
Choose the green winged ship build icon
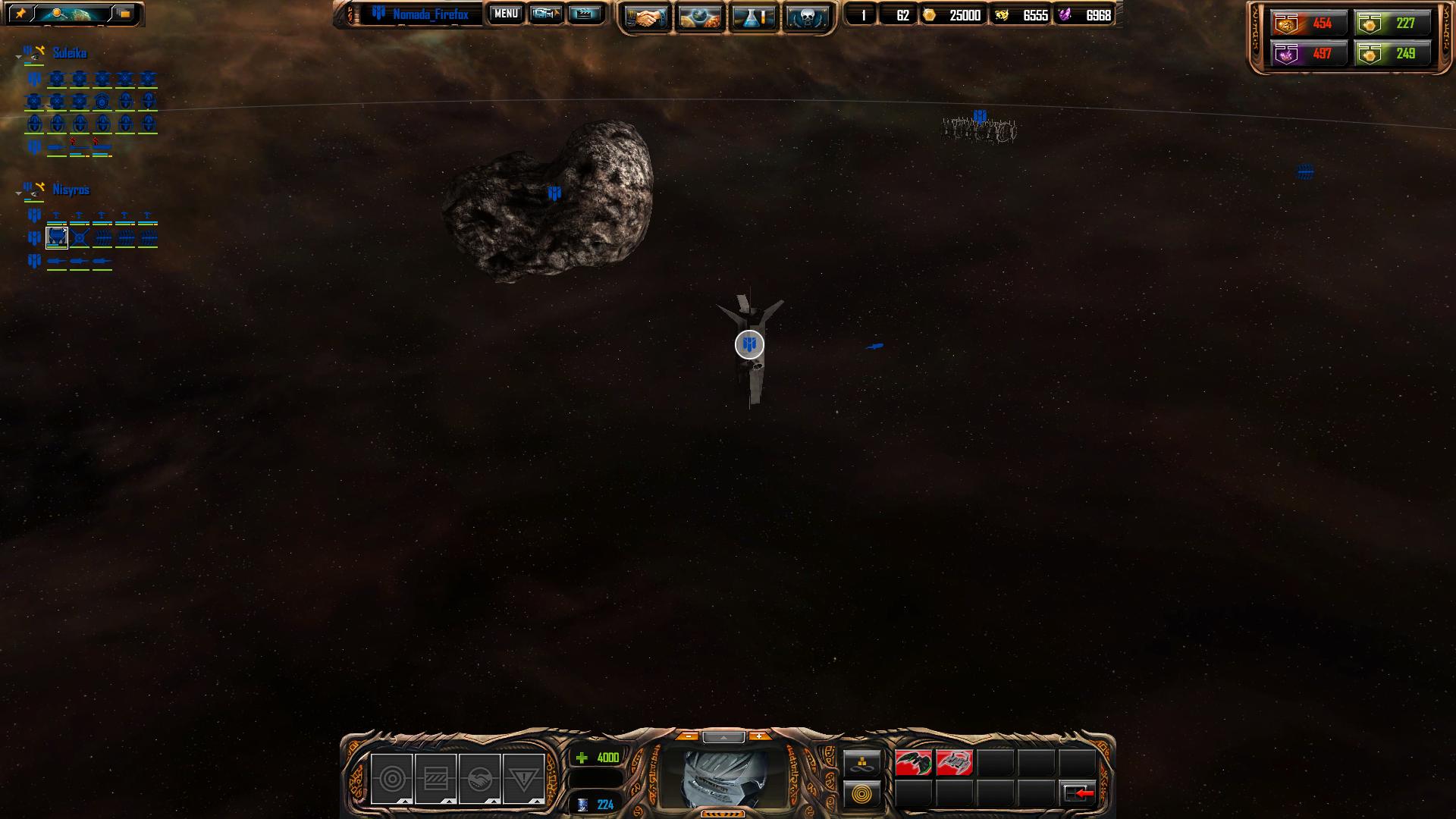pyautogui.click(x=913, y=763)
